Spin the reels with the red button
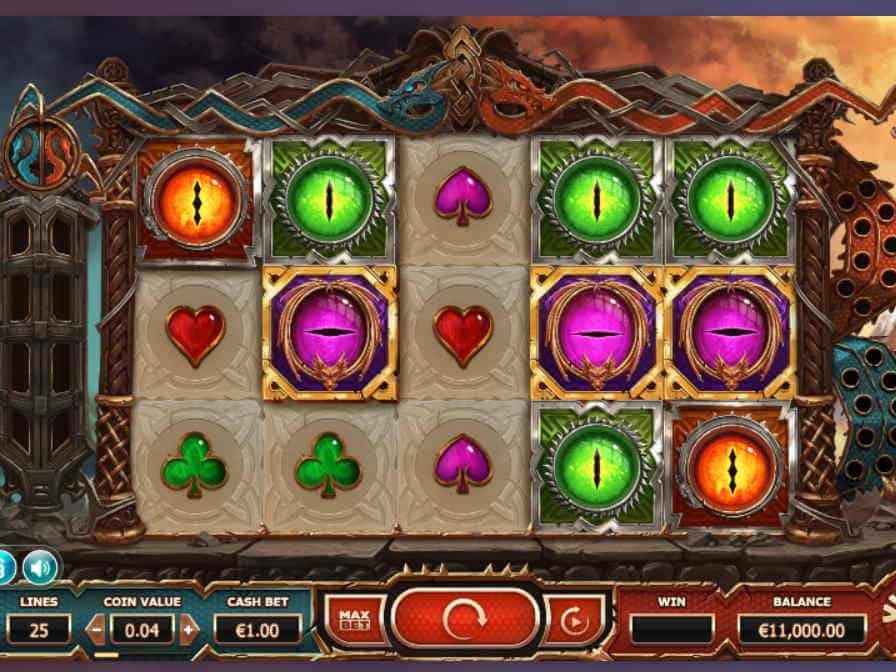The height and width of the screenshot is (672, 896). click(x=465, y=619)
